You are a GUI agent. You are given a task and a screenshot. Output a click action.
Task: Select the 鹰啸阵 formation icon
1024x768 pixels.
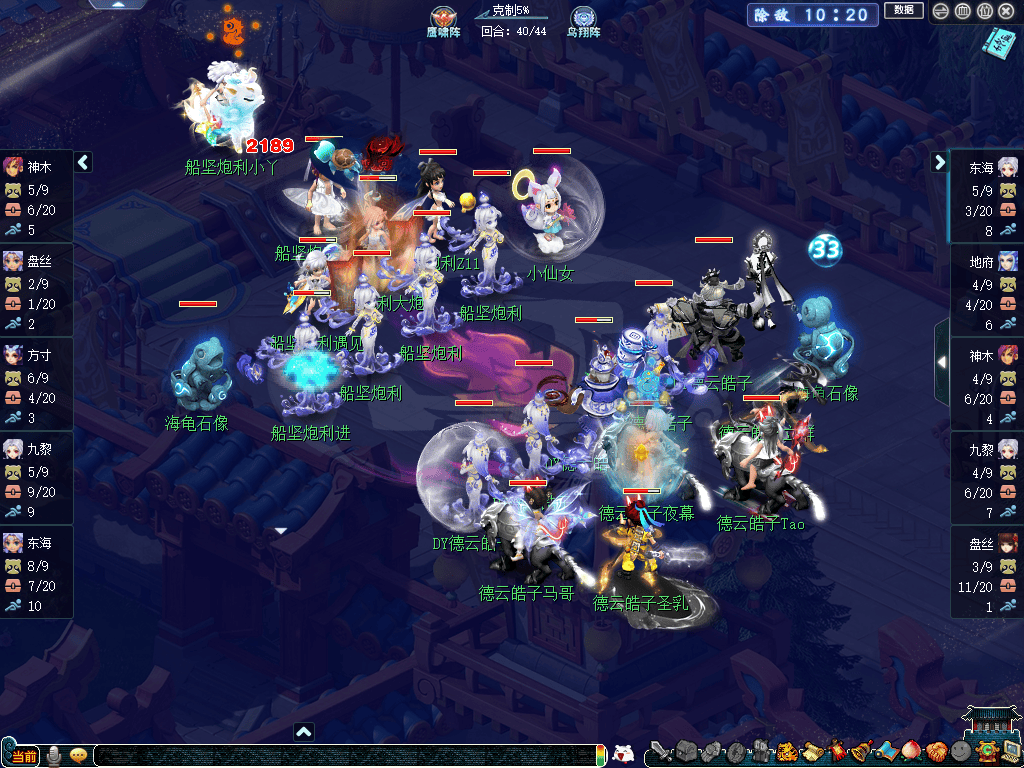[441, 18]
